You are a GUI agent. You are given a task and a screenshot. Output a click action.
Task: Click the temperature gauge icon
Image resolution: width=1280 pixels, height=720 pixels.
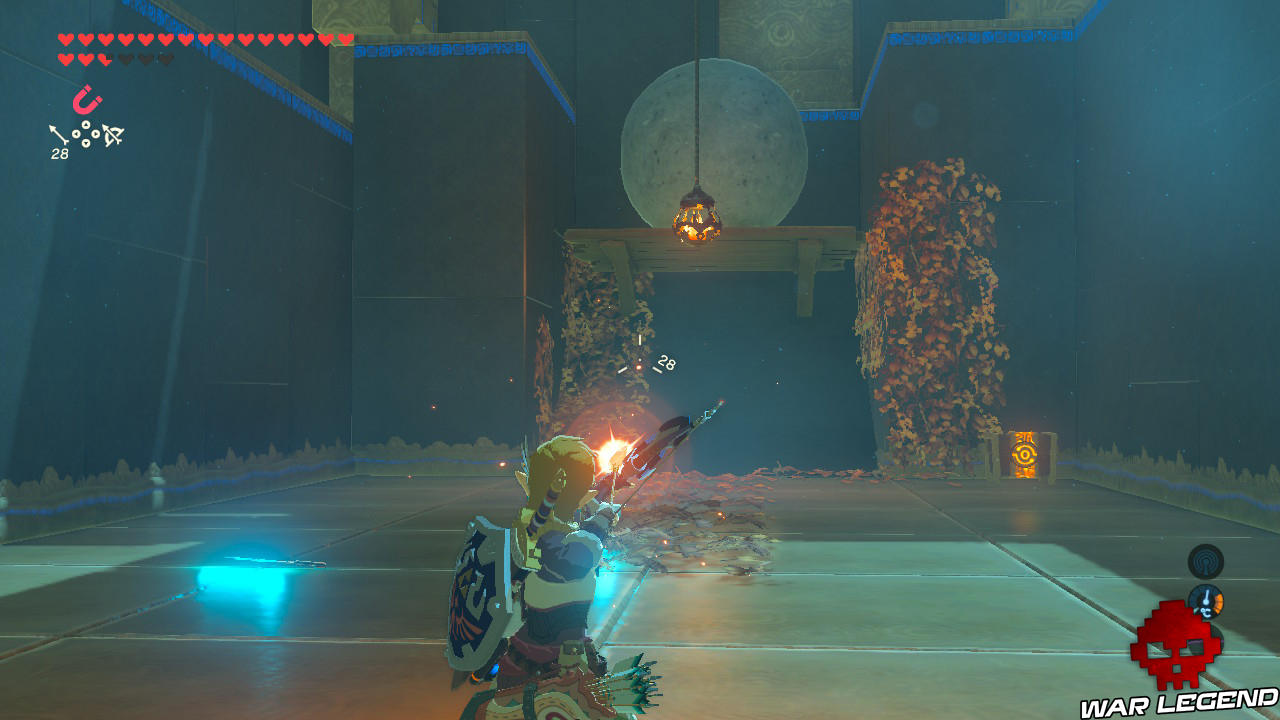point(1205,600)
